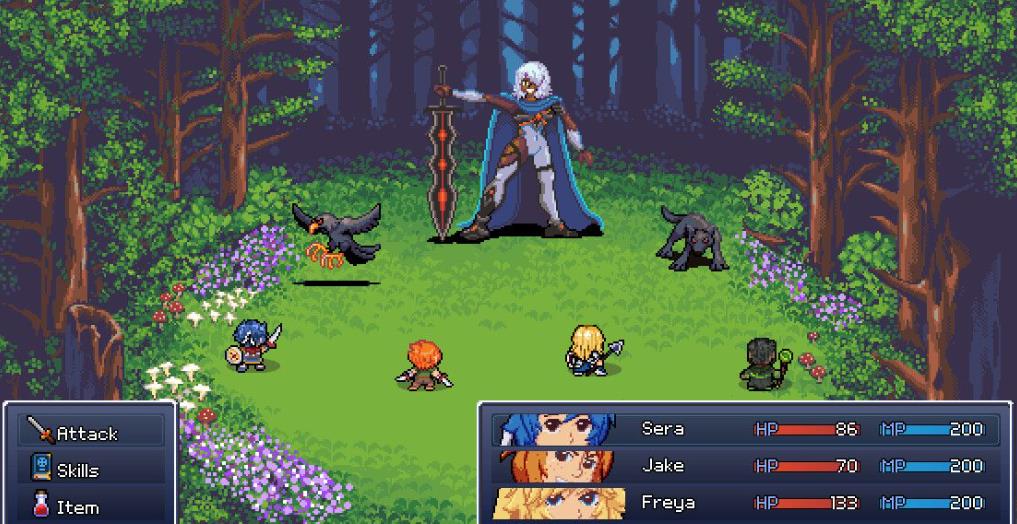Select Sera's party status row
Screen dimensions: 1017x524
745,429
